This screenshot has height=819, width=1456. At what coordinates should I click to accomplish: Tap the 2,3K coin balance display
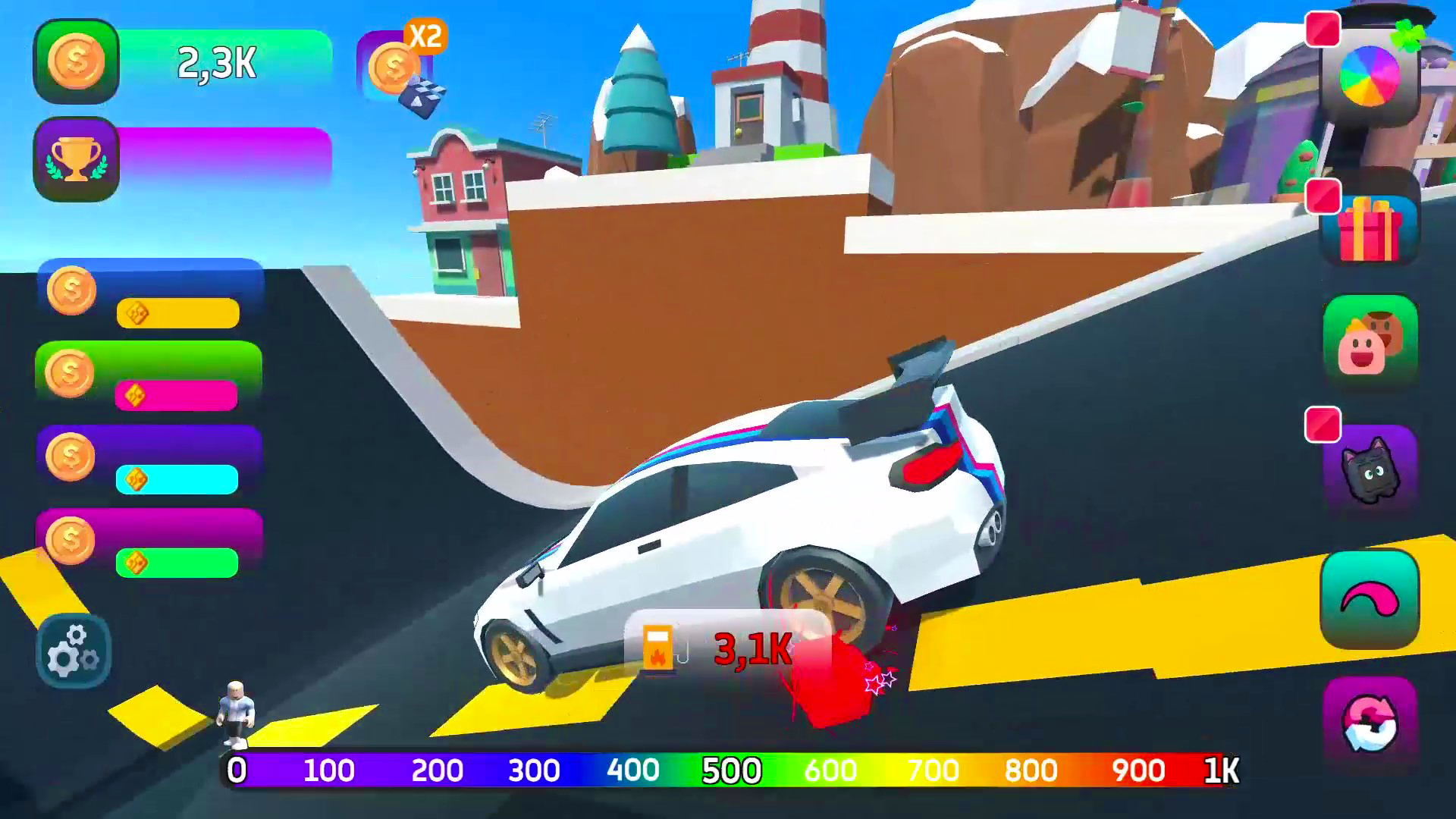pyautogui.click(x=216, y=67)
